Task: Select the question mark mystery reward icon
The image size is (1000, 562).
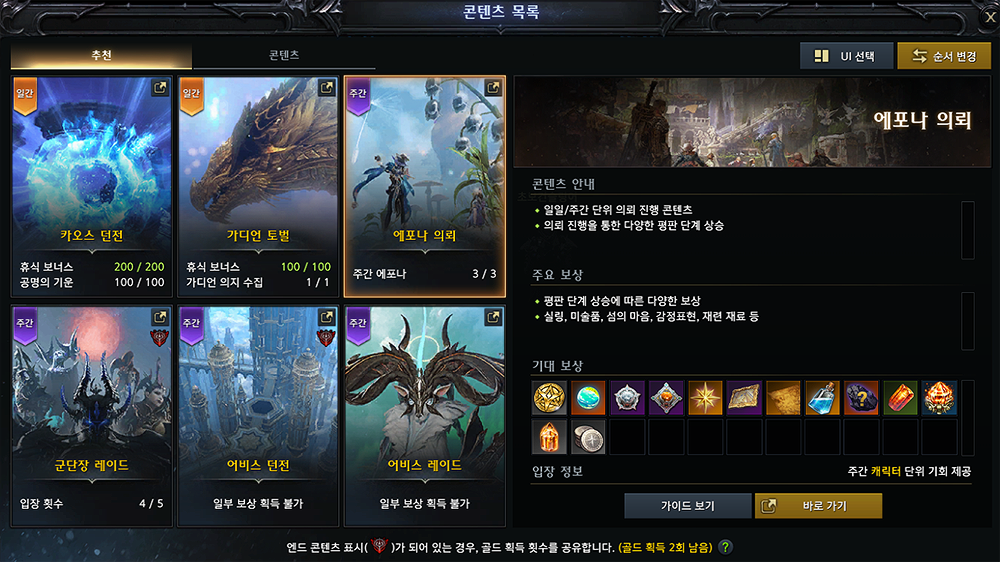Action: 861,398
